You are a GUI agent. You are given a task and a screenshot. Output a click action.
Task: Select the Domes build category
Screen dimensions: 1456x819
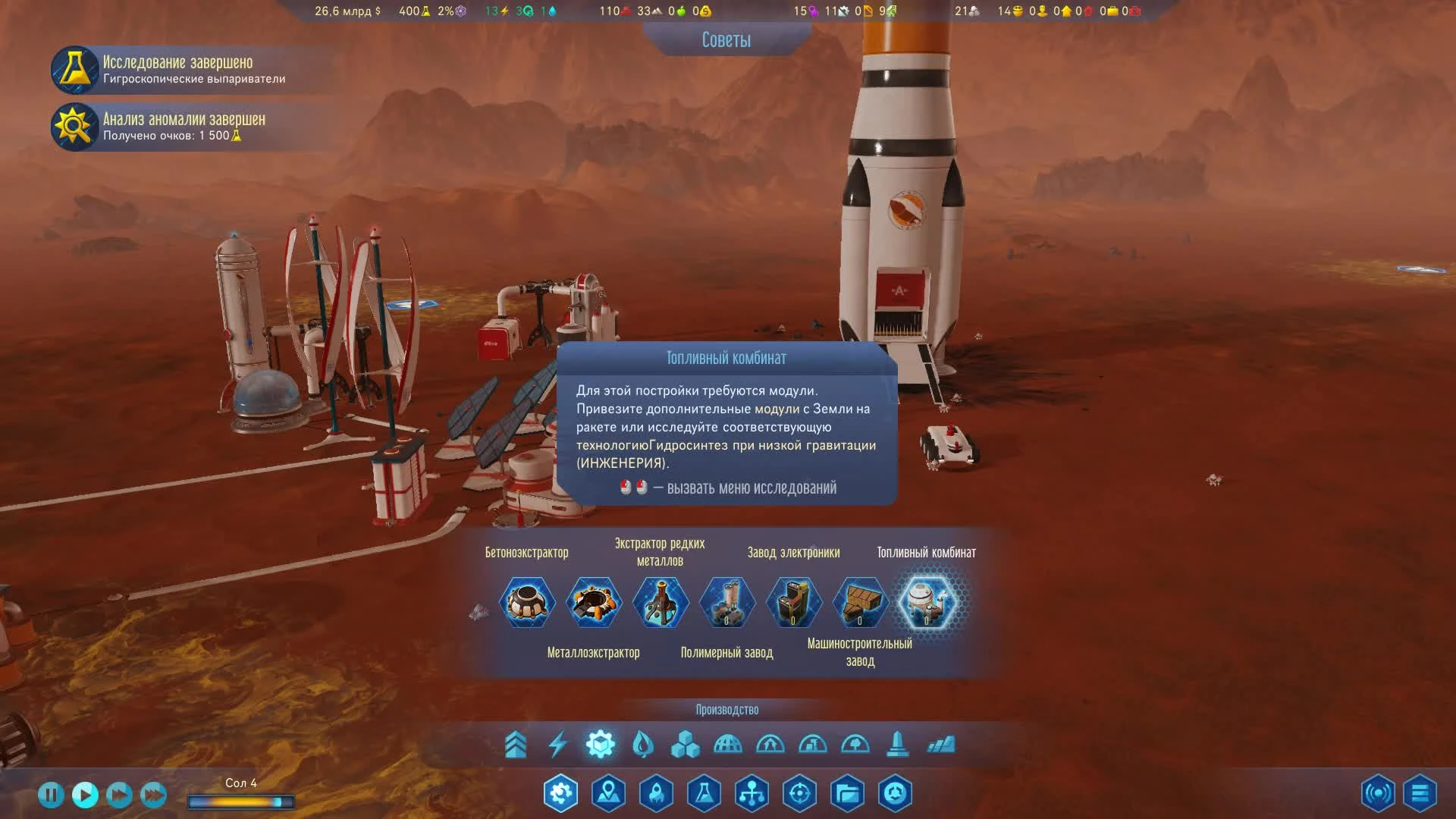pos(728,745)
